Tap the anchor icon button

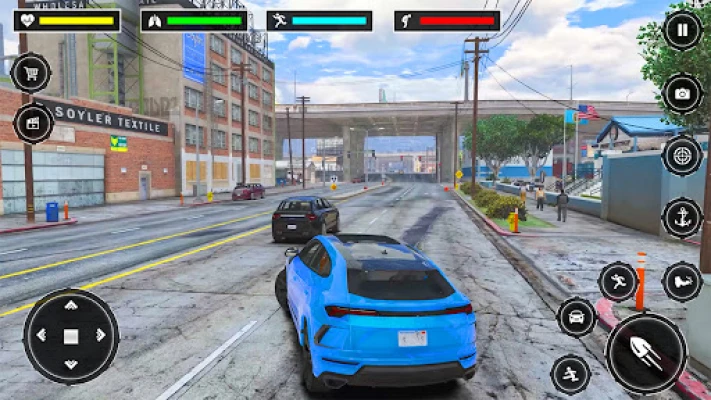682,218
